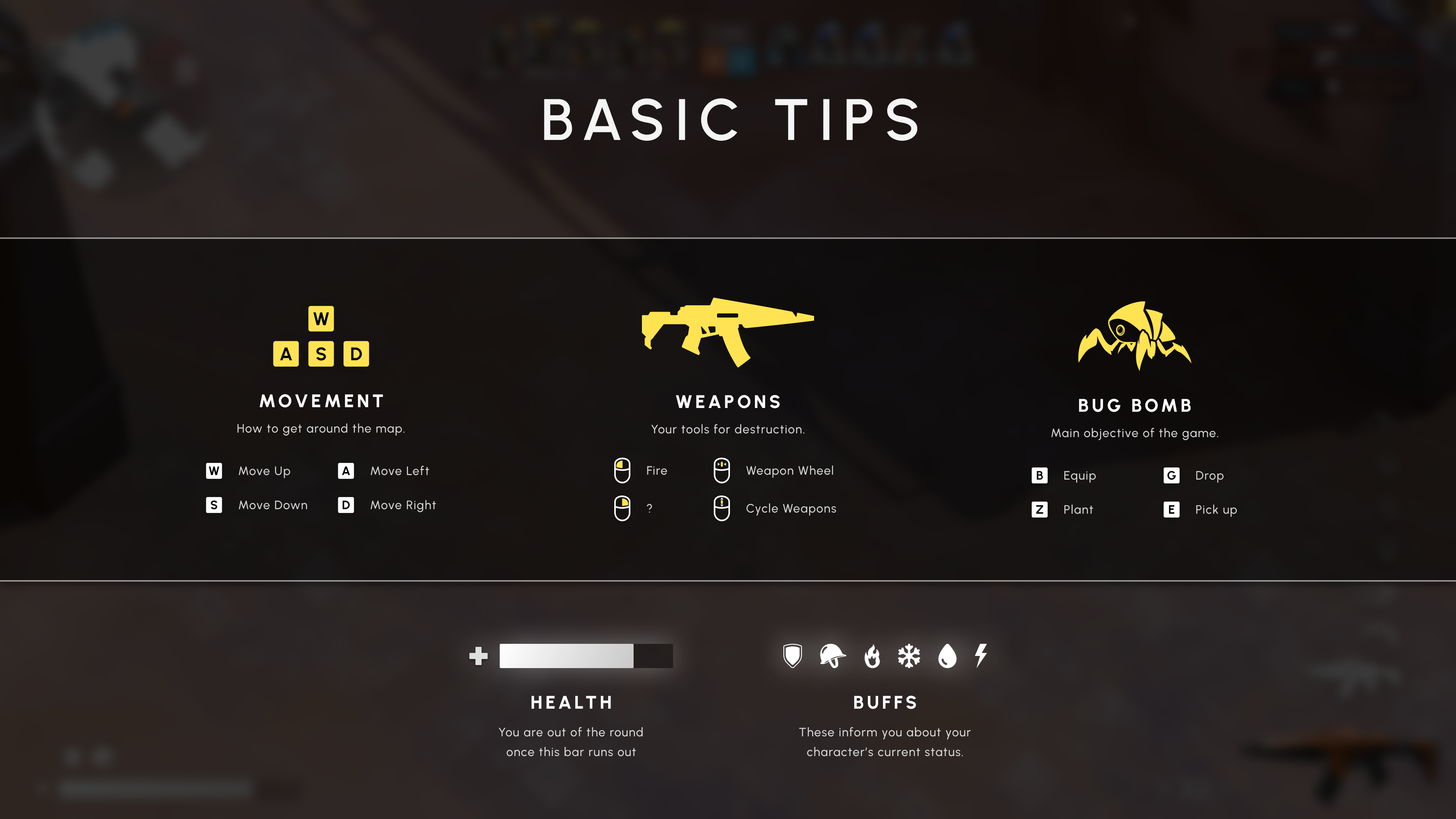The height and width of the screenshot is (819, 1456).
Task: Click the fire status icon
Action: click(x=872, y=656)
